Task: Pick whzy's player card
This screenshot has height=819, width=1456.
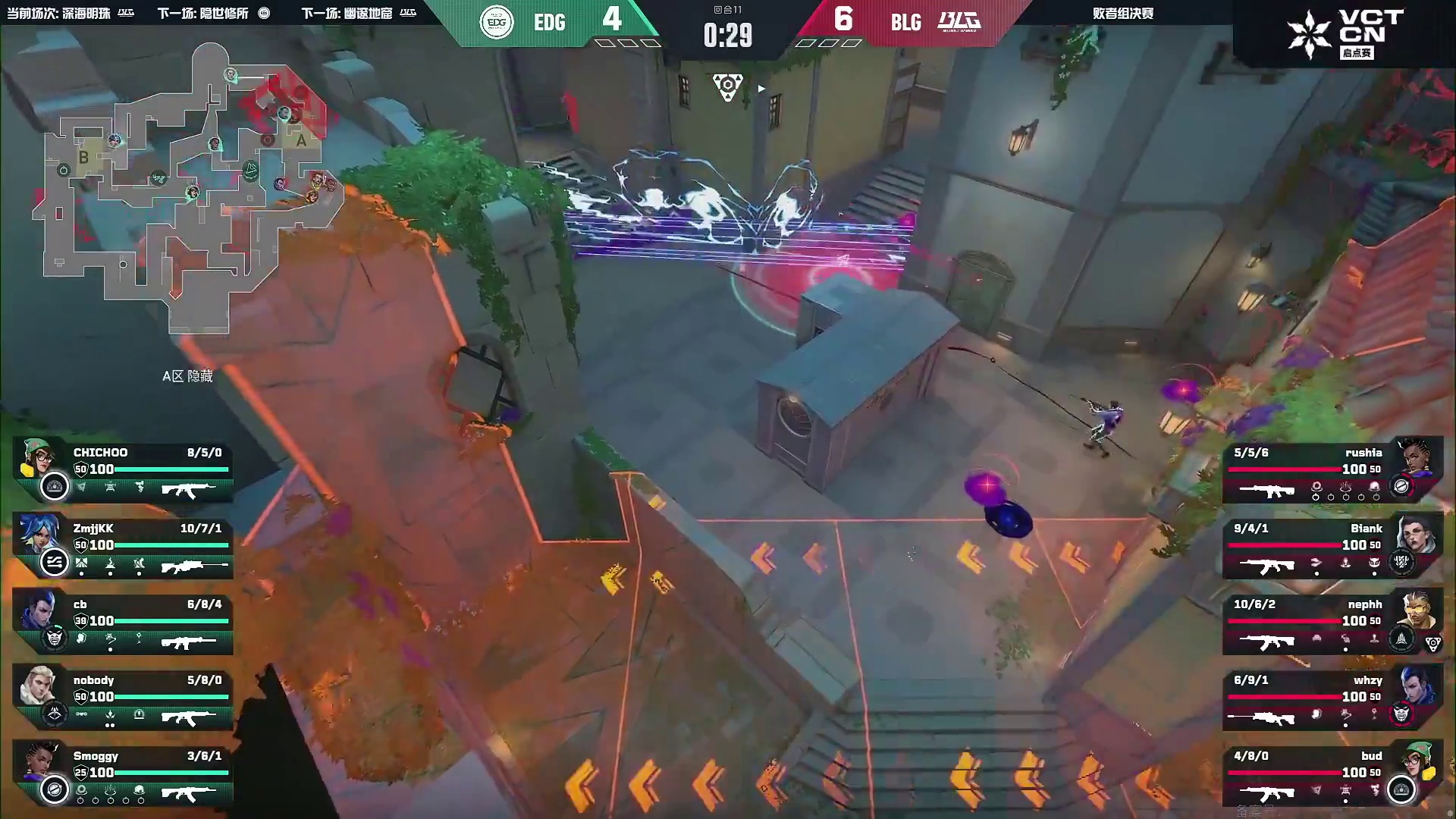Action: click(x=1331, y=698)
